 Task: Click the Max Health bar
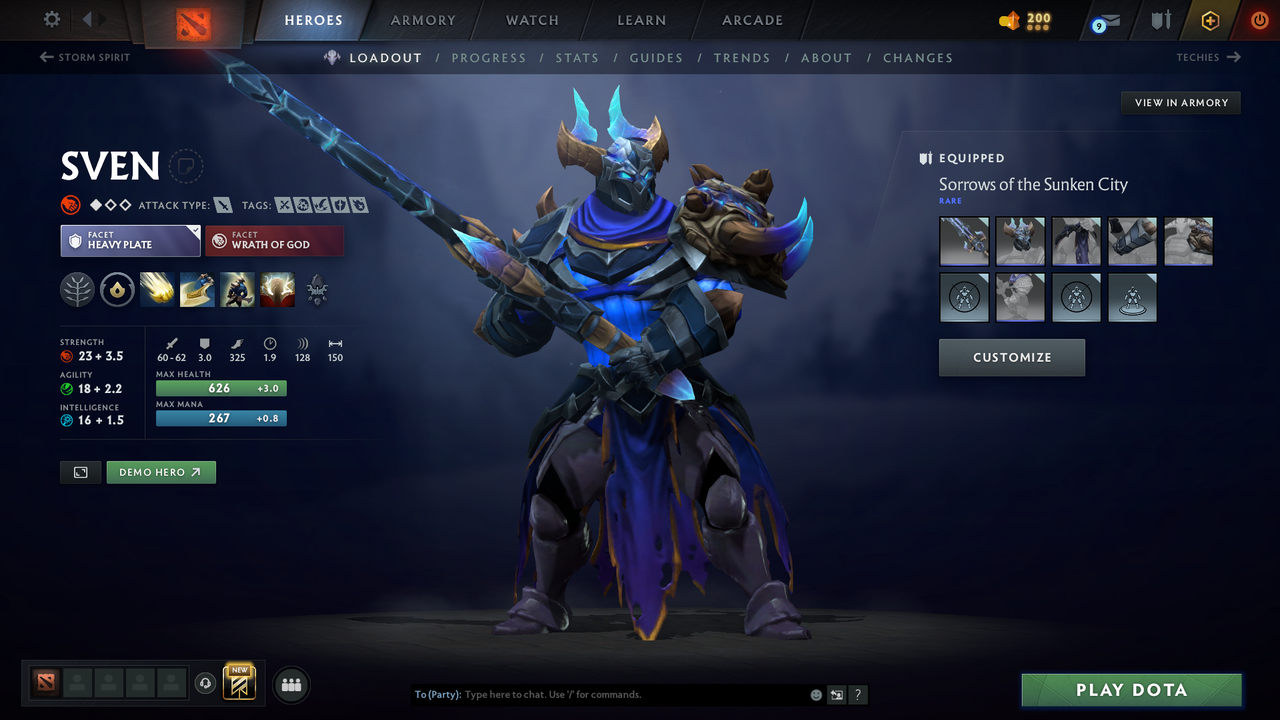coord(220,388)
